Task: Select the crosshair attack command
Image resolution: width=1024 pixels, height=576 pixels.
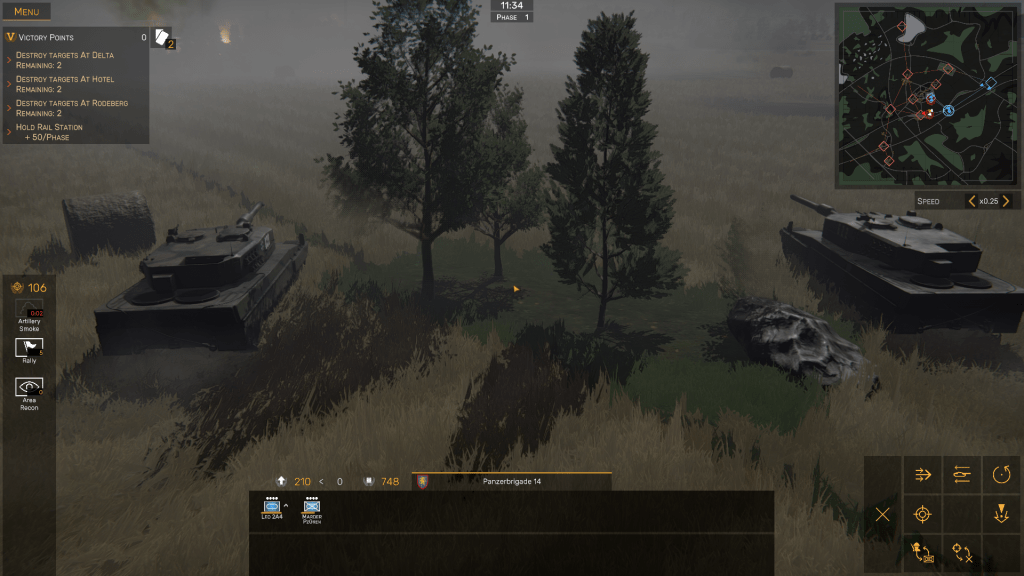Action: (923, 514)
